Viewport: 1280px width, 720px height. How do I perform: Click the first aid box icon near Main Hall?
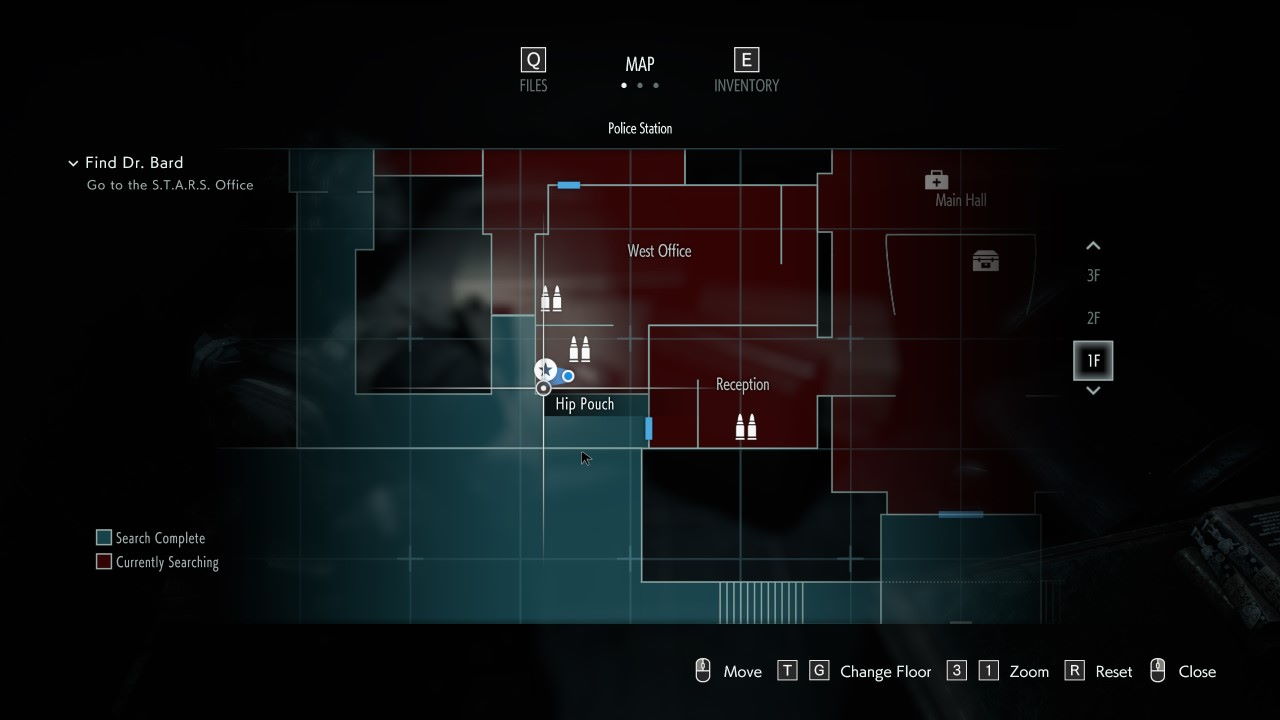coord(936,181)
